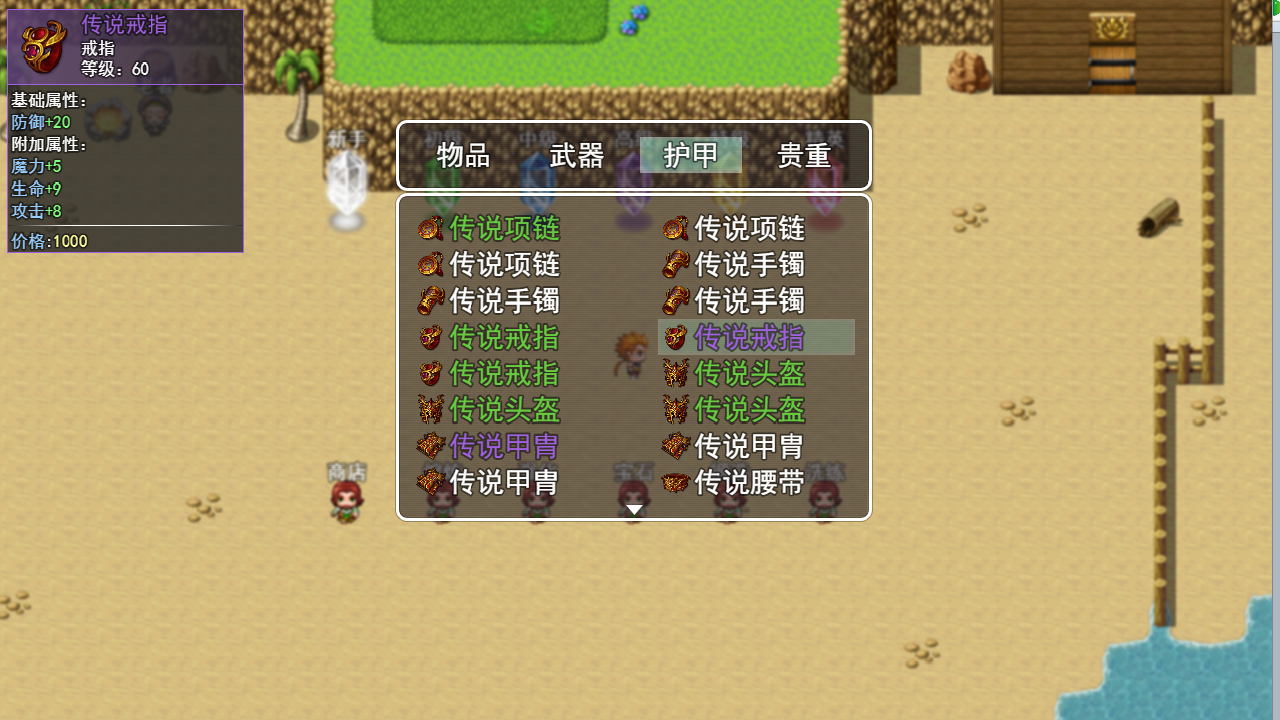Click the necklace icon beside the first 传说项链
Screen dimensions: 1280x720
click(x=431, y=229)
